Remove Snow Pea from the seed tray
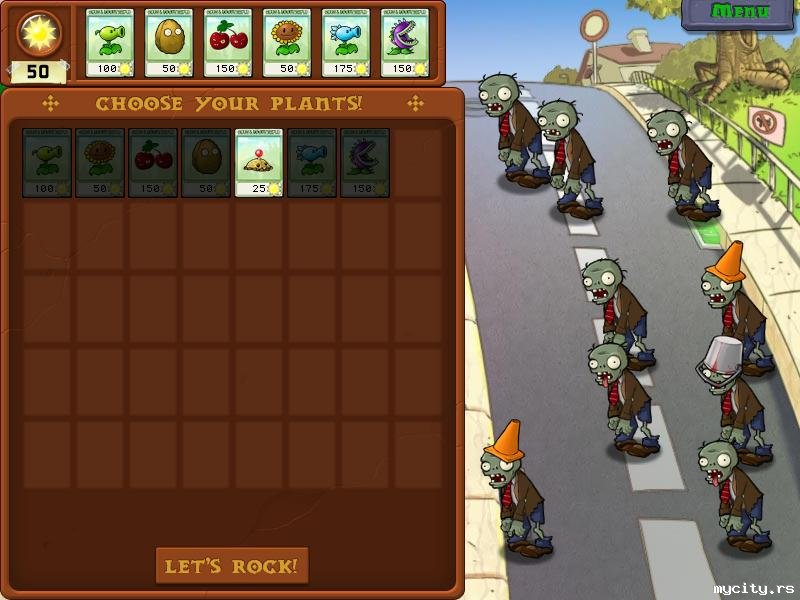Viewport: 800px width, 600px height. (x=346, y=42)
